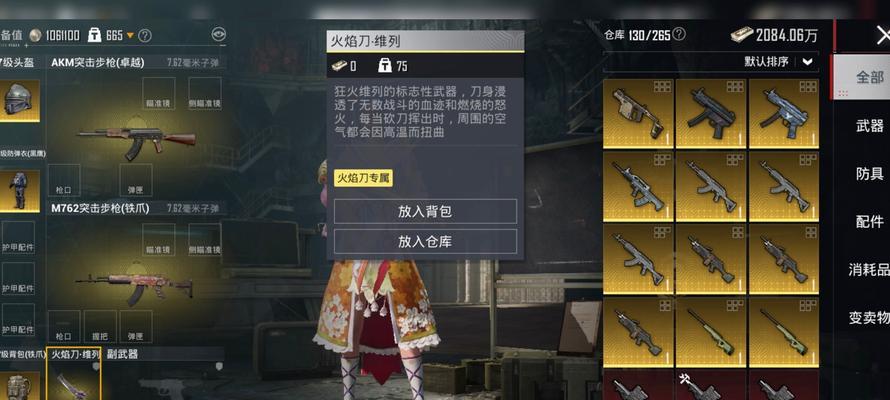Choose 放入仓库 to store the knife
Screen dimensions: 890x400
point(425,241)
